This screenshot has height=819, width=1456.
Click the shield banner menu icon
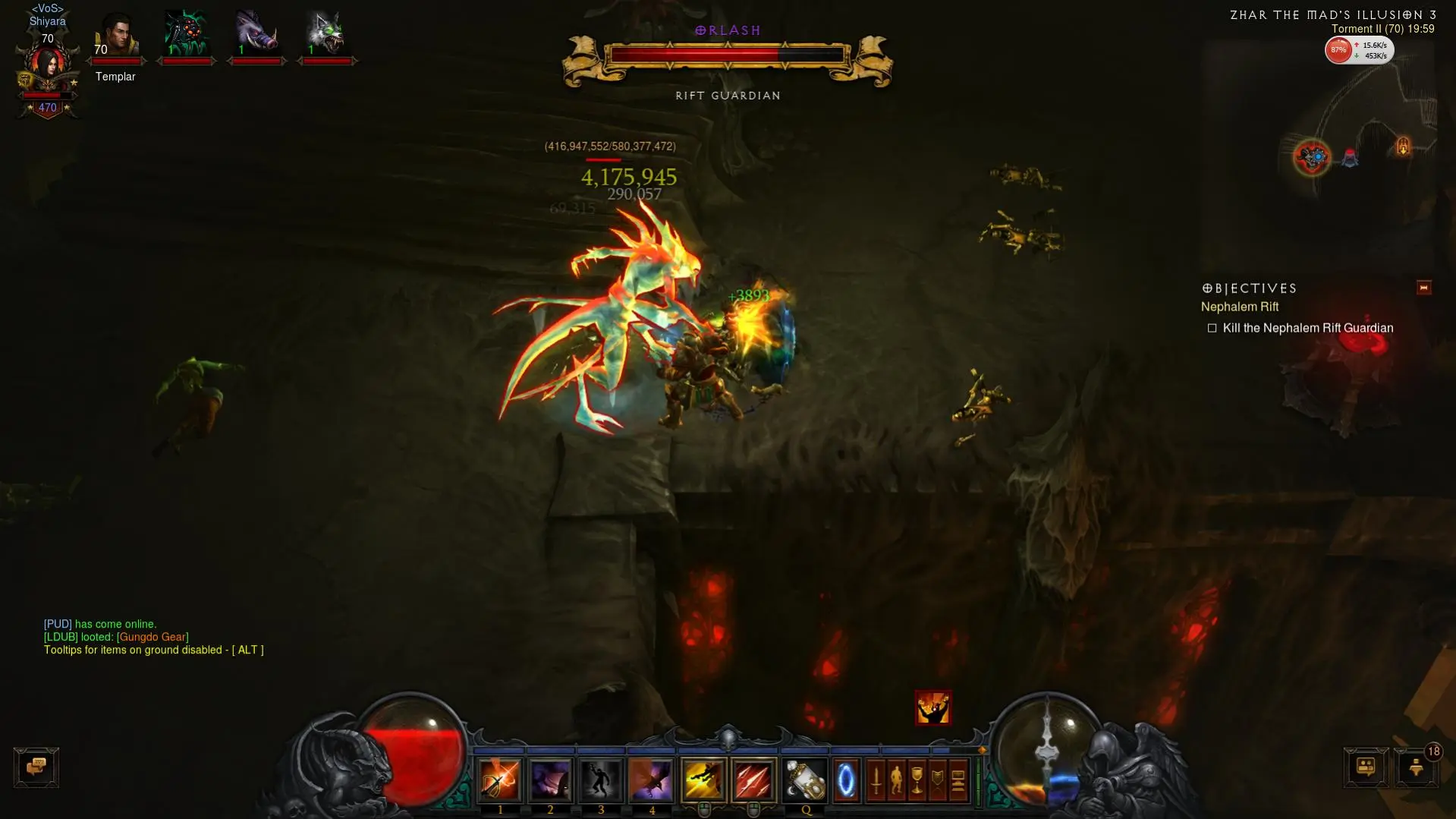click(937, 780)
